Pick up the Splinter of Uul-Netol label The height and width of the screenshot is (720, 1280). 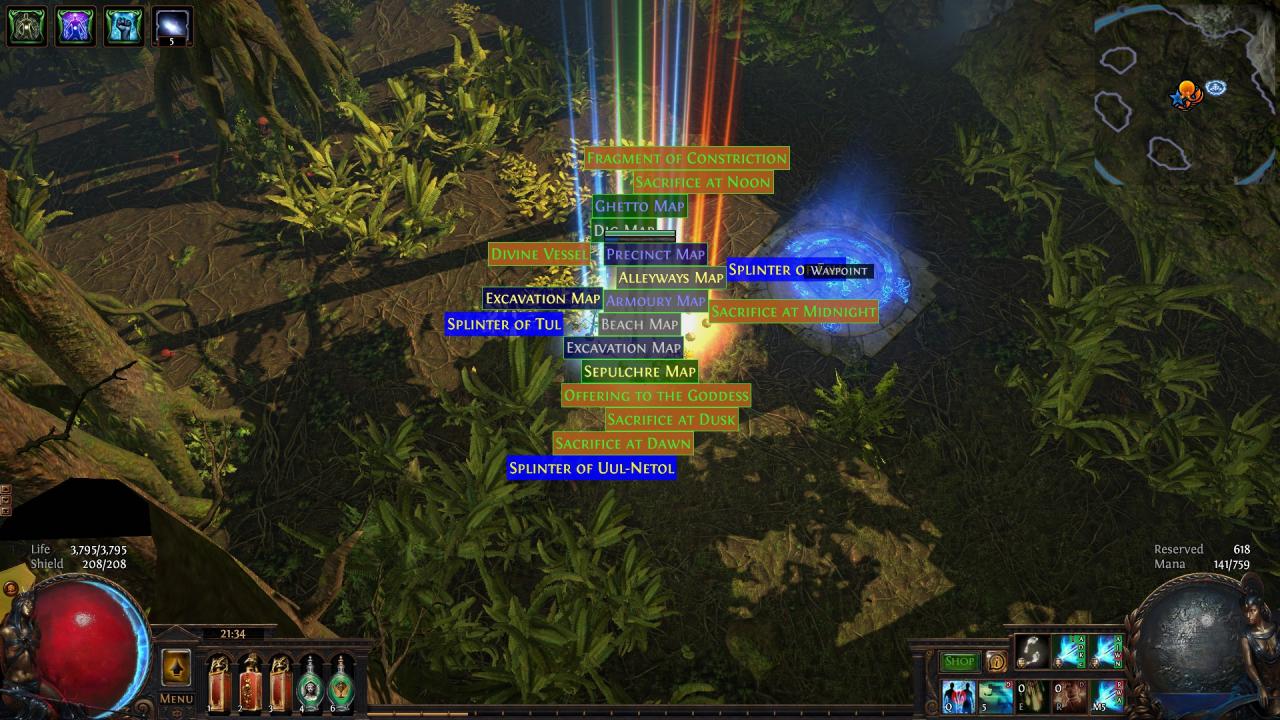[591, 468]
